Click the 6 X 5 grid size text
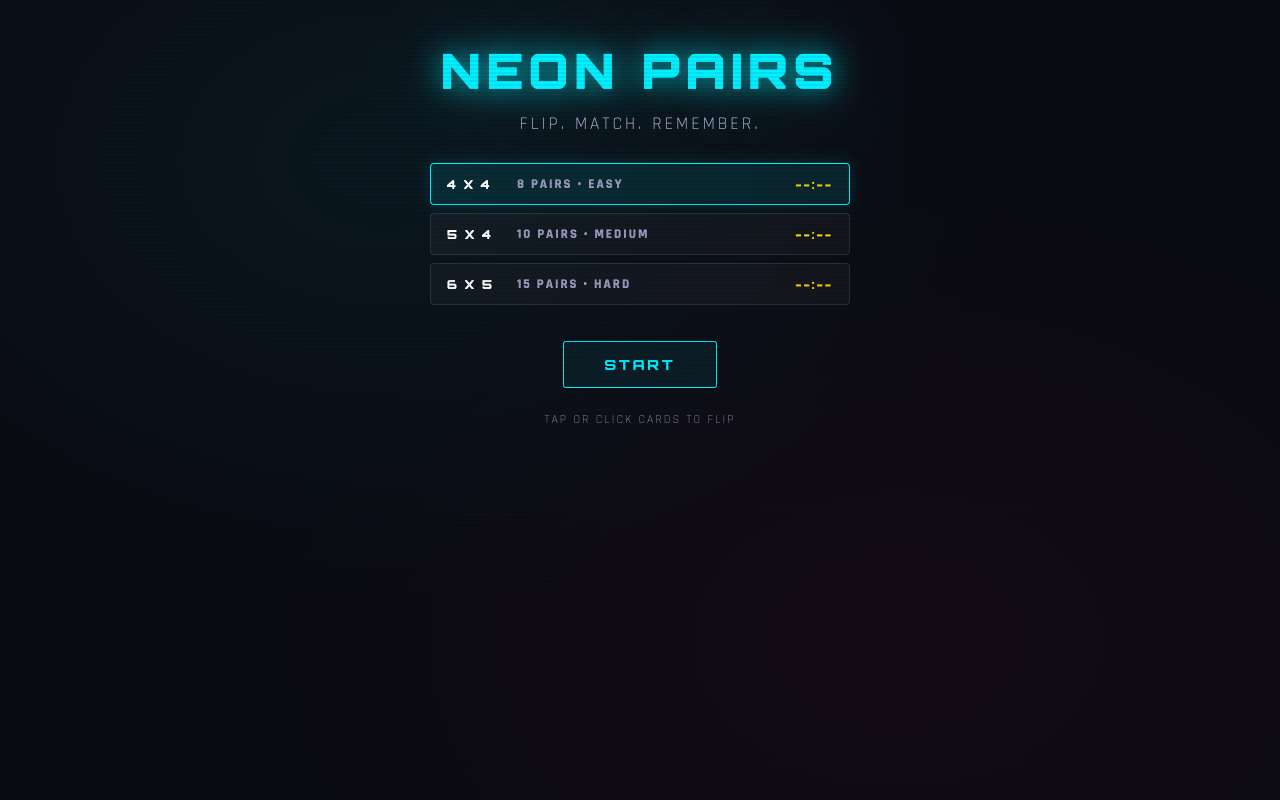This screenshot has width=1280, height=800. pyautogui.click(x=469, y=284)
